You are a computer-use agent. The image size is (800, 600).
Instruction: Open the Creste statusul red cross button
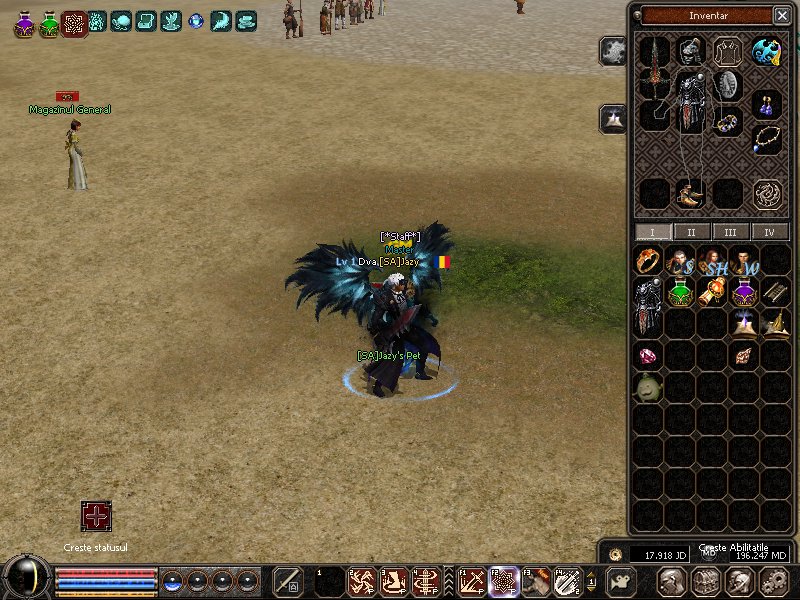click(96, 516)
